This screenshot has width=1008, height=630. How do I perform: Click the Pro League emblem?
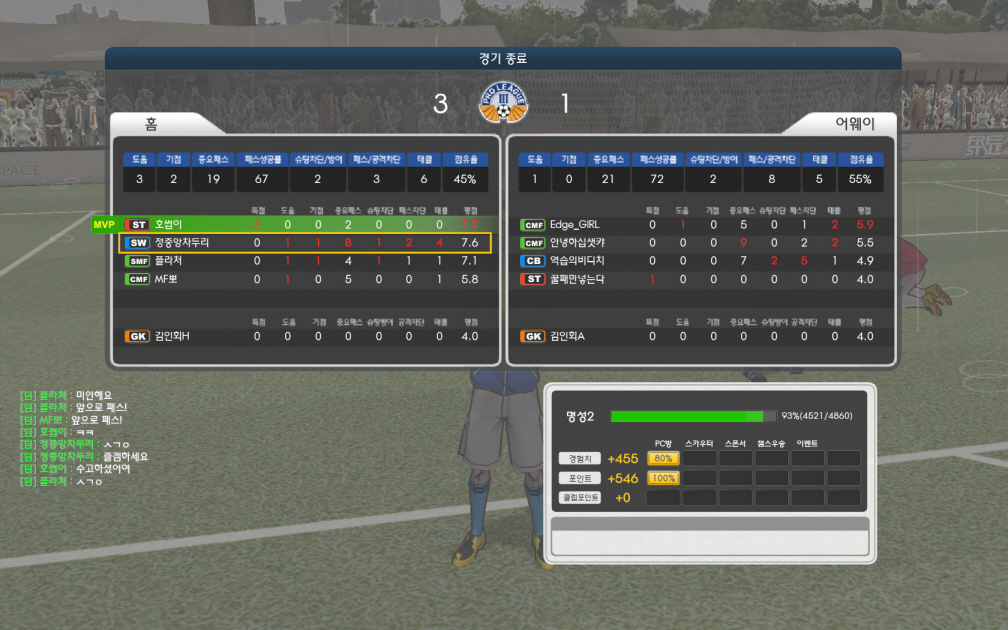pos(504,103)
